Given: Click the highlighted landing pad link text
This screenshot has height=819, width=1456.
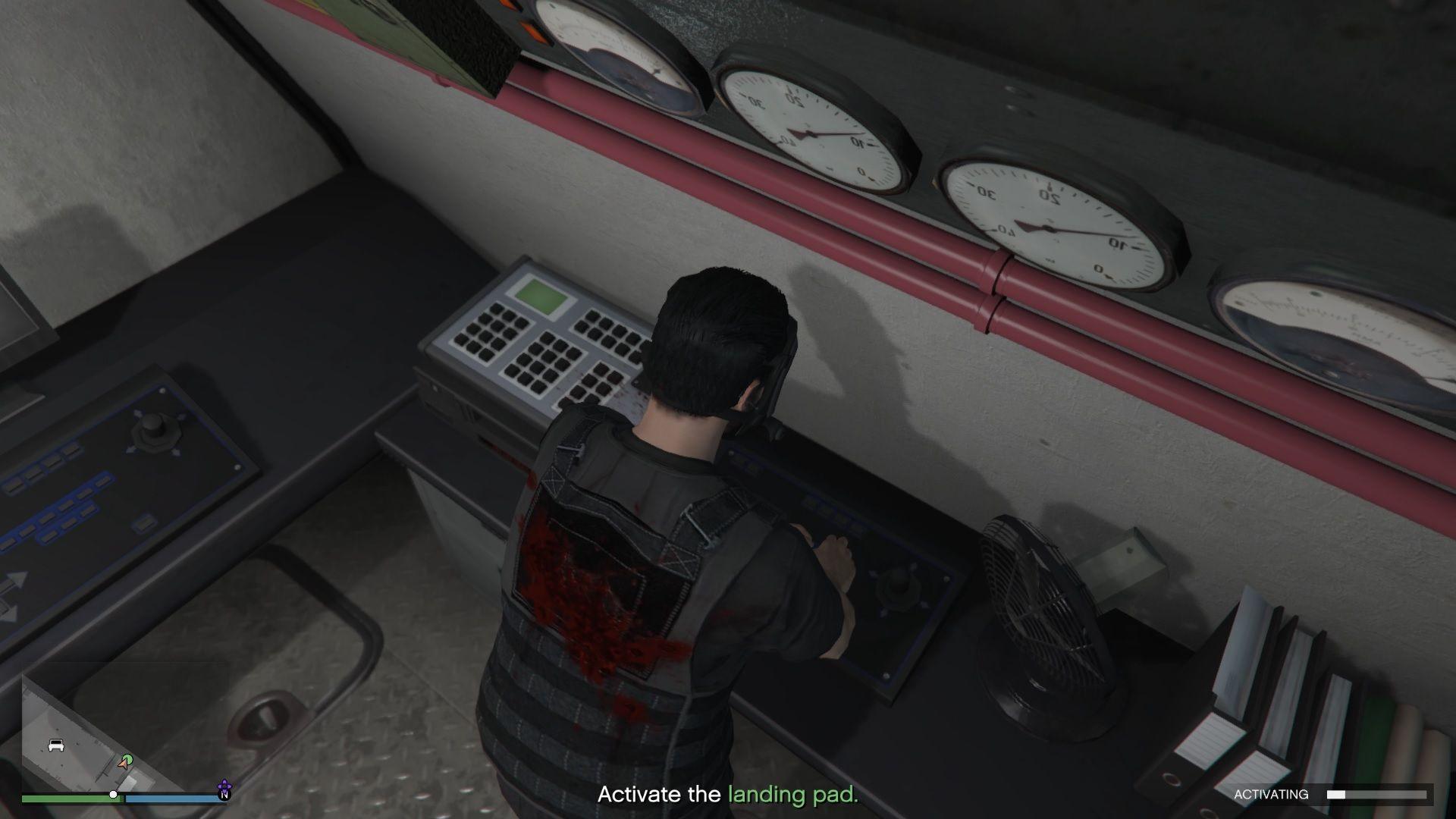Looking at the screenshot, I should [x=792, y=795].
